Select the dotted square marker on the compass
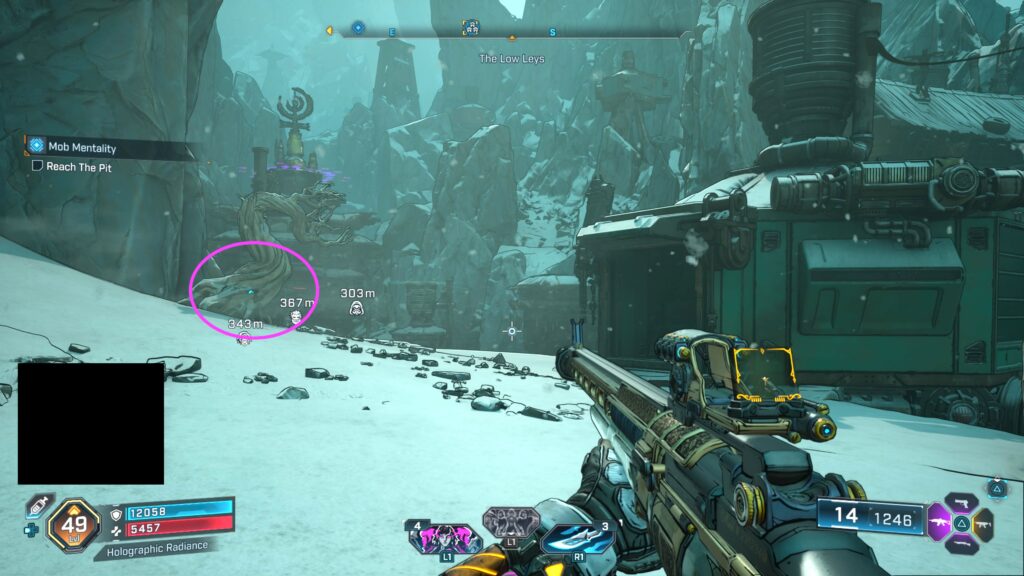This screenshot has width=1024, height=576. [x=470, y=28]
